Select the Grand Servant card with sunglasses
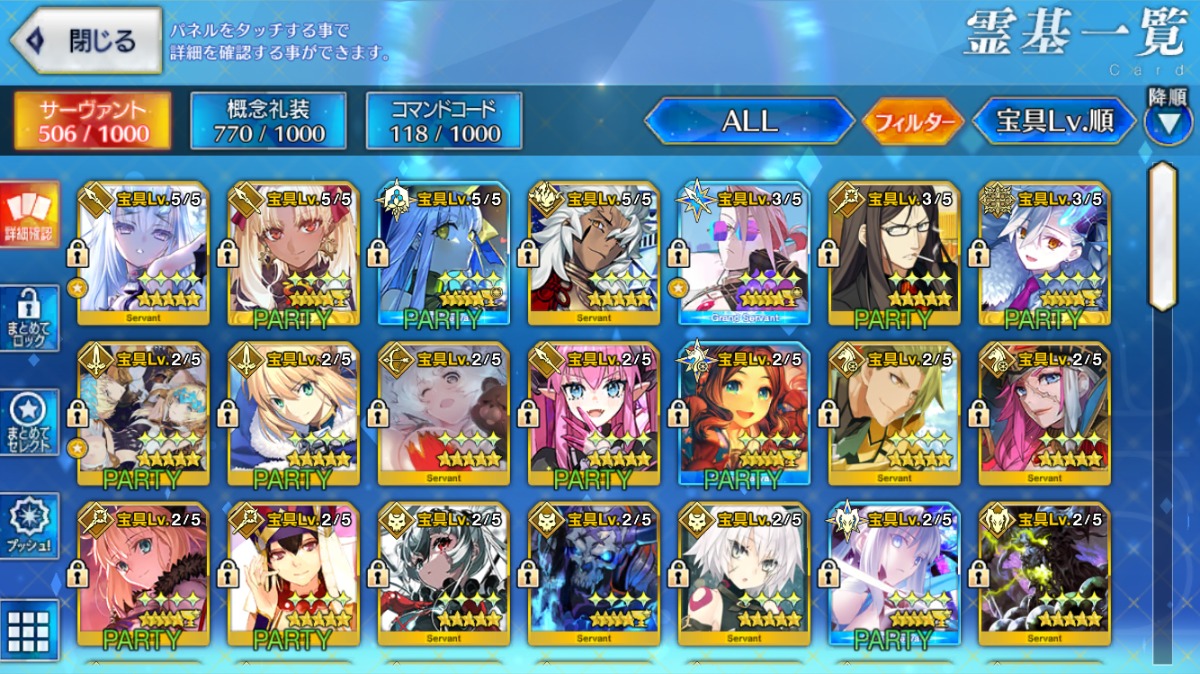This screenshot has height=674, width=1200. [743, 253]
